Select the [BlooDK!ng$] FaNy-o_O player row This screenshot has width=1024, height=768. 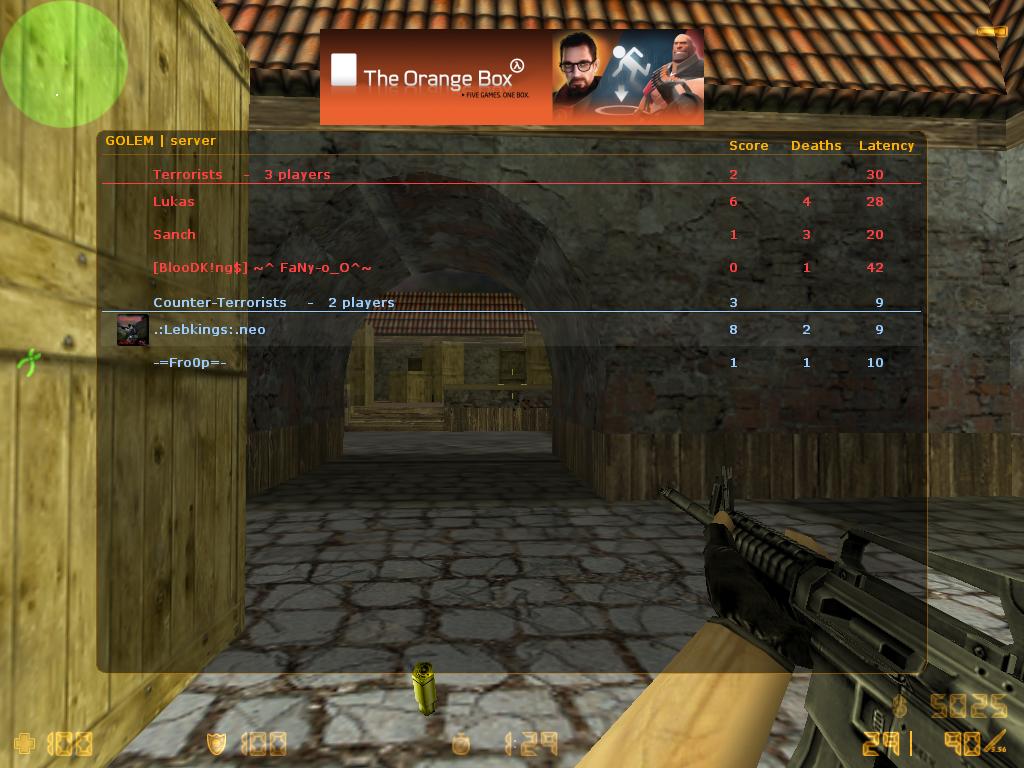262,268
